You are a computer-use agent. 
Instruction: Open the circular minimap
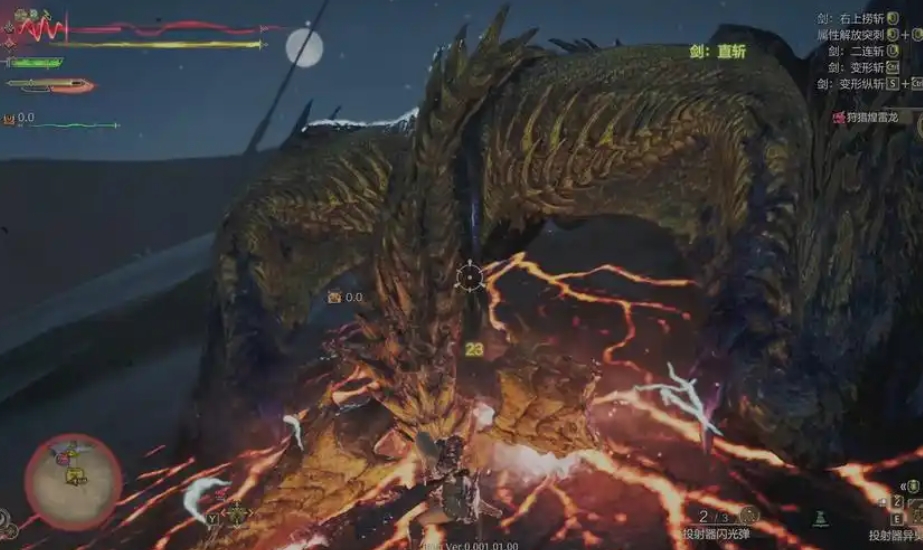point(73,481)
